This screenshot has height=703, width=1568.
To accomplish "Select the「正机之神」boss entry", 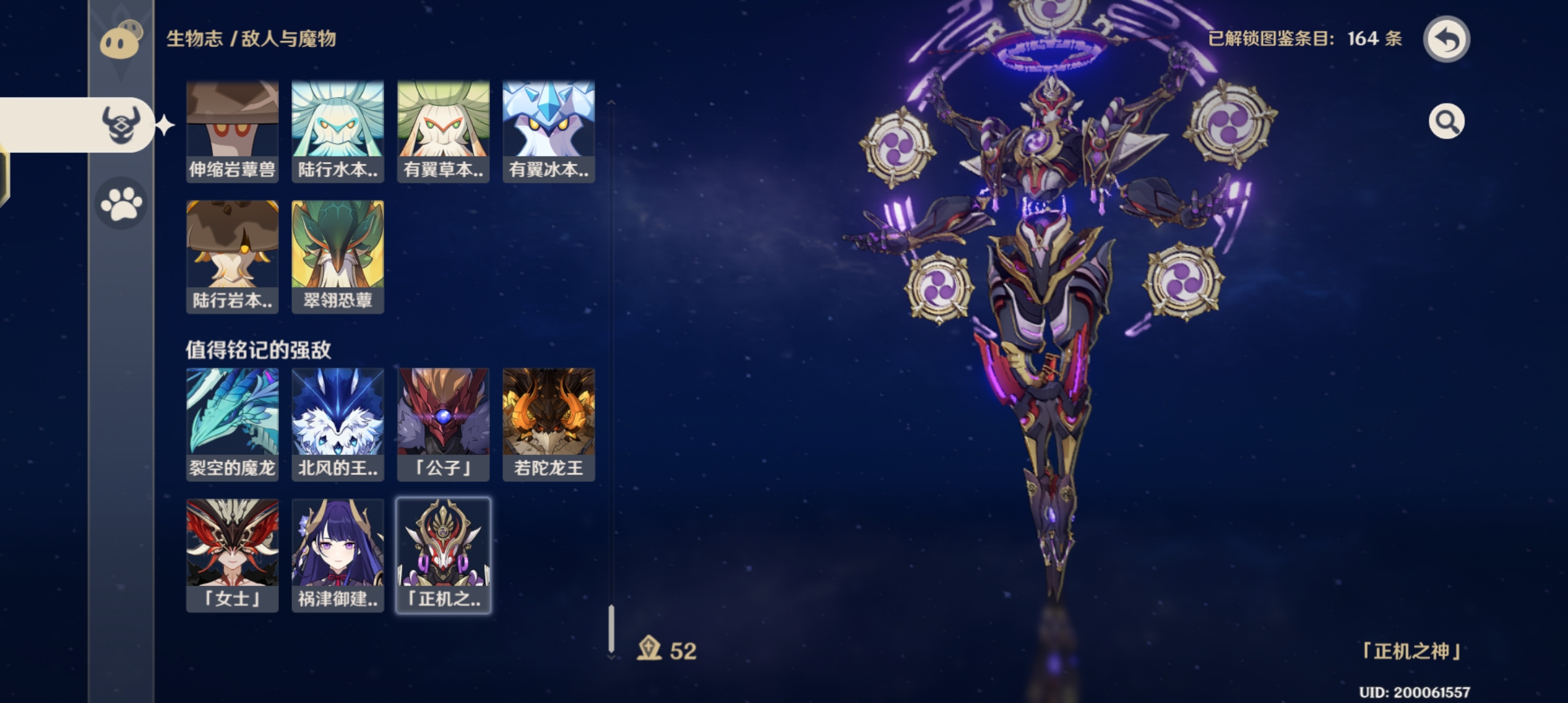I will (443, 555).
